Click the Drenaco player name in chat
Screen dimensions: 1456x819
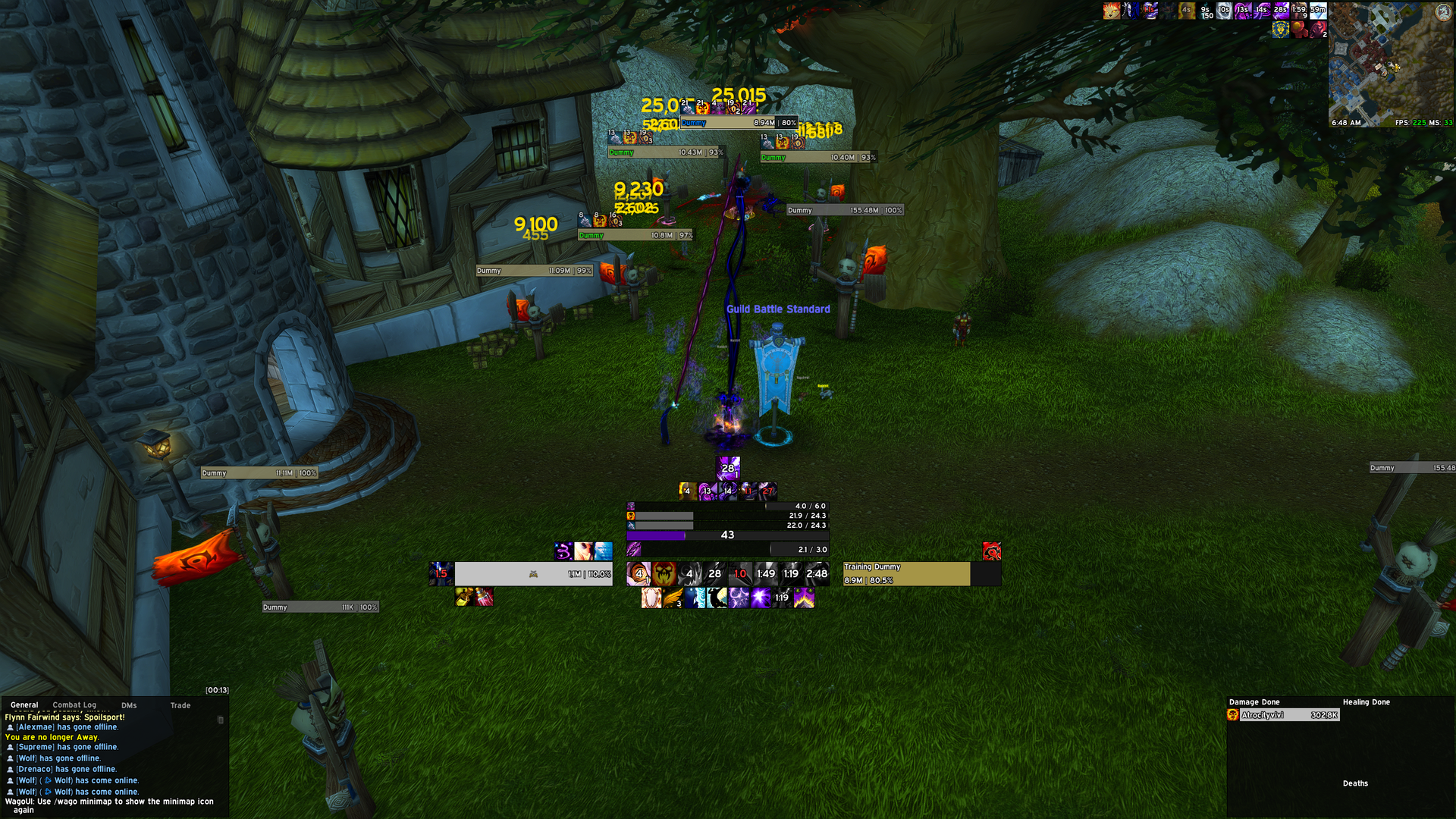point(35,769)
